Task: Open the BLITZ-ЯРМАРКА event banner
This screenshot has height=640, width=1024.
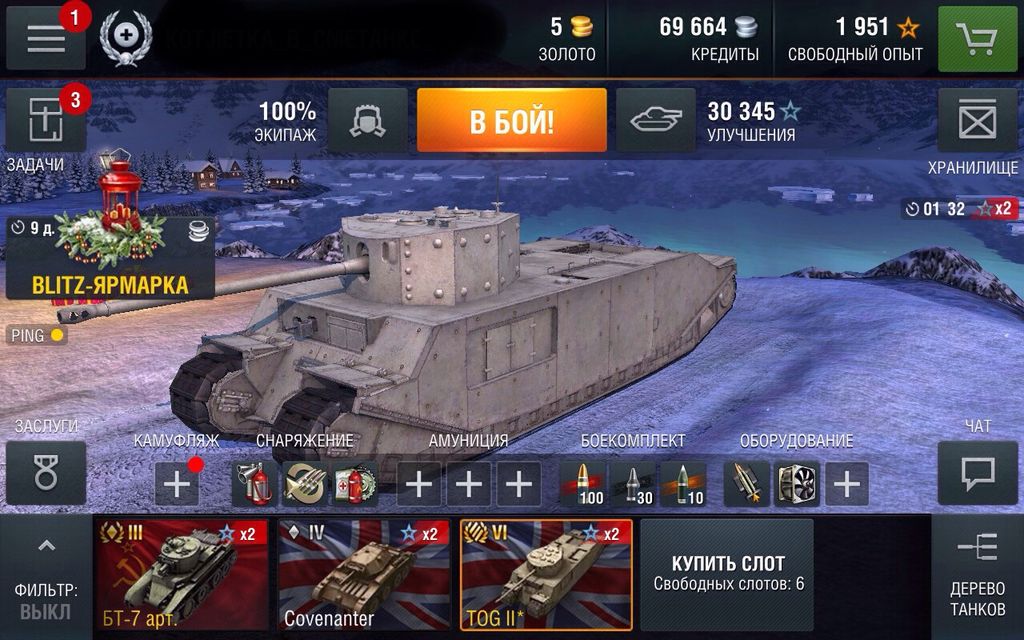Action: pos(110,259)
